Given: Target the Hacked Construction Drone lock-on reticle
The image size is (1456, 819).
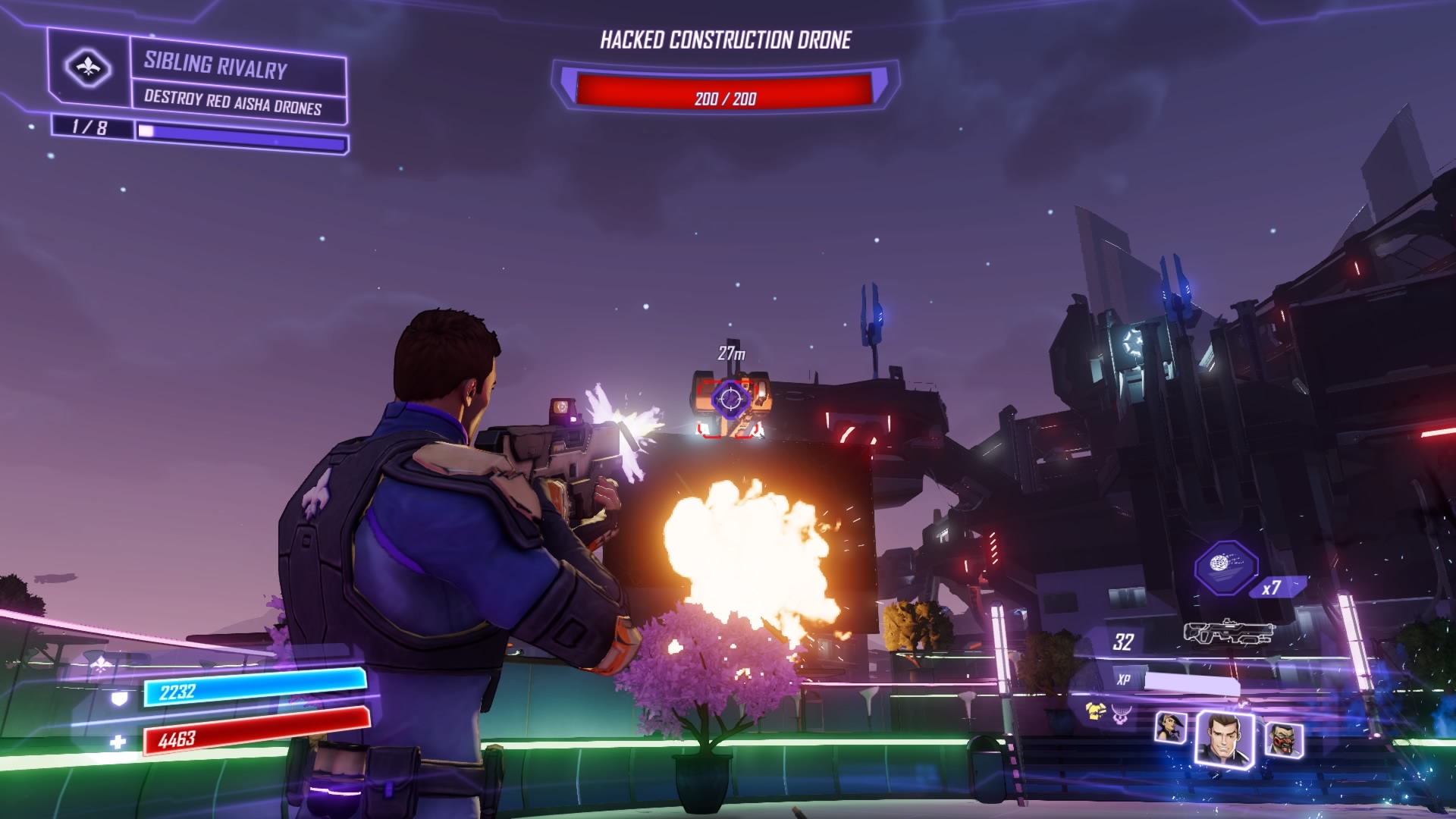Looking at the screenshot, I should 730,398.
